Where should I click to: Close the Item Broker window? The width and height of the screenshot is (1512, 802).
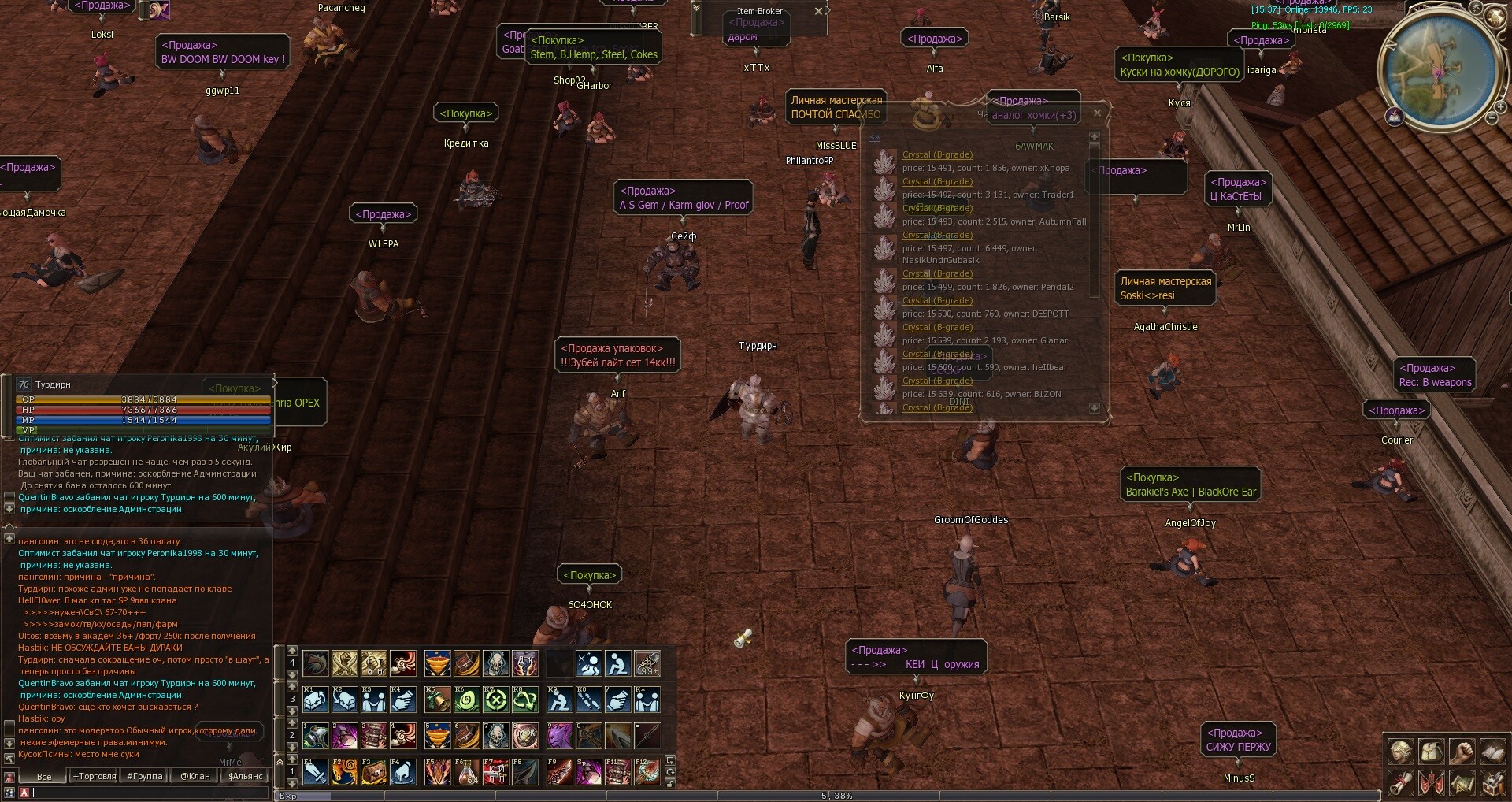819,11
